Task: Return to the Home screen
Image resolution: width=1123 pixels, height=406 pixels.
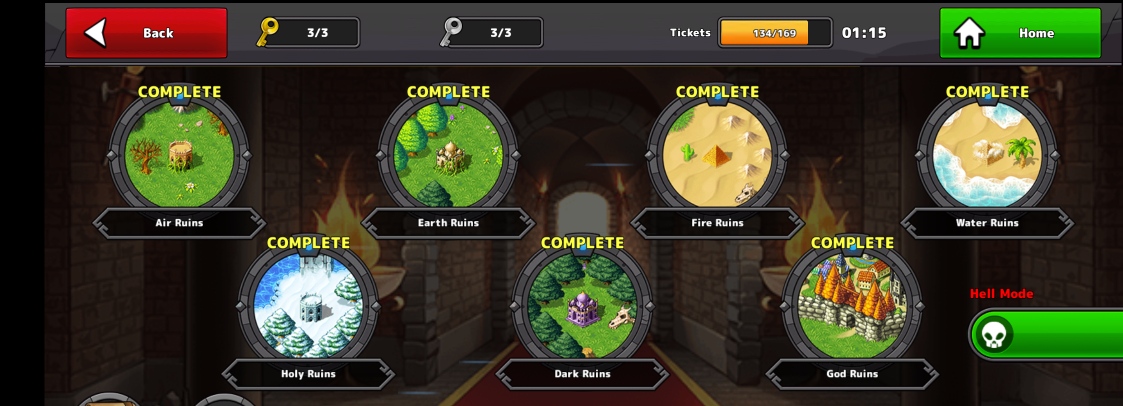Action: click(1019, 33)
